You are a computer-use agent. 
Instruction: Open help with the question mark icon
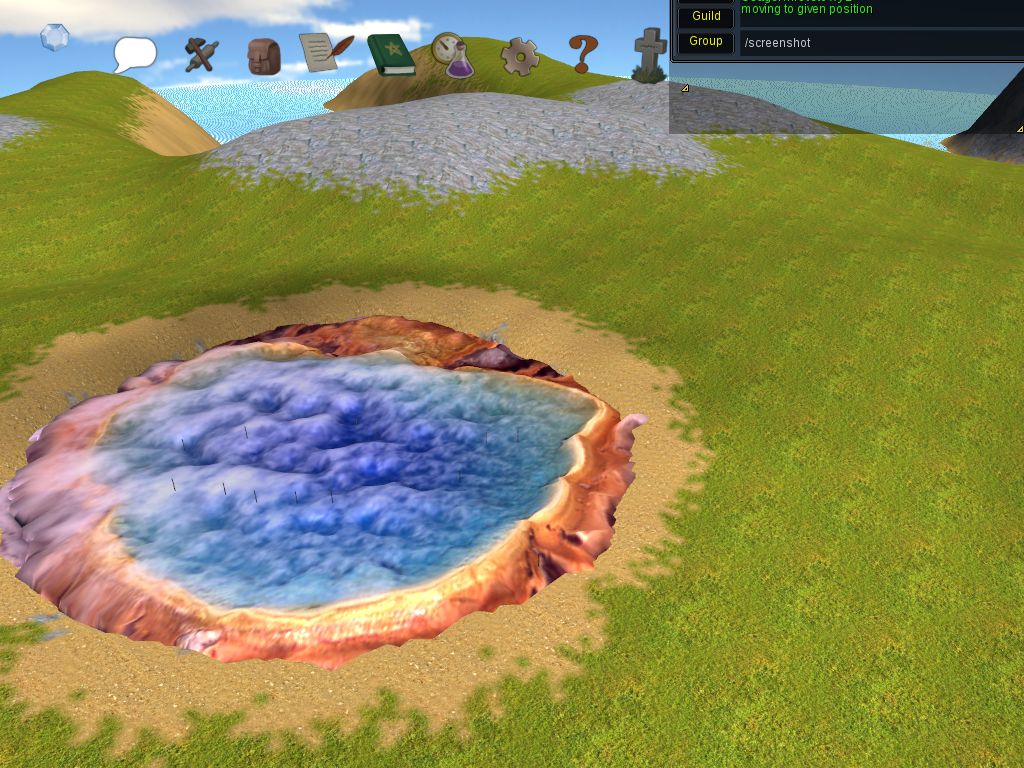click(x=583, y=54)
